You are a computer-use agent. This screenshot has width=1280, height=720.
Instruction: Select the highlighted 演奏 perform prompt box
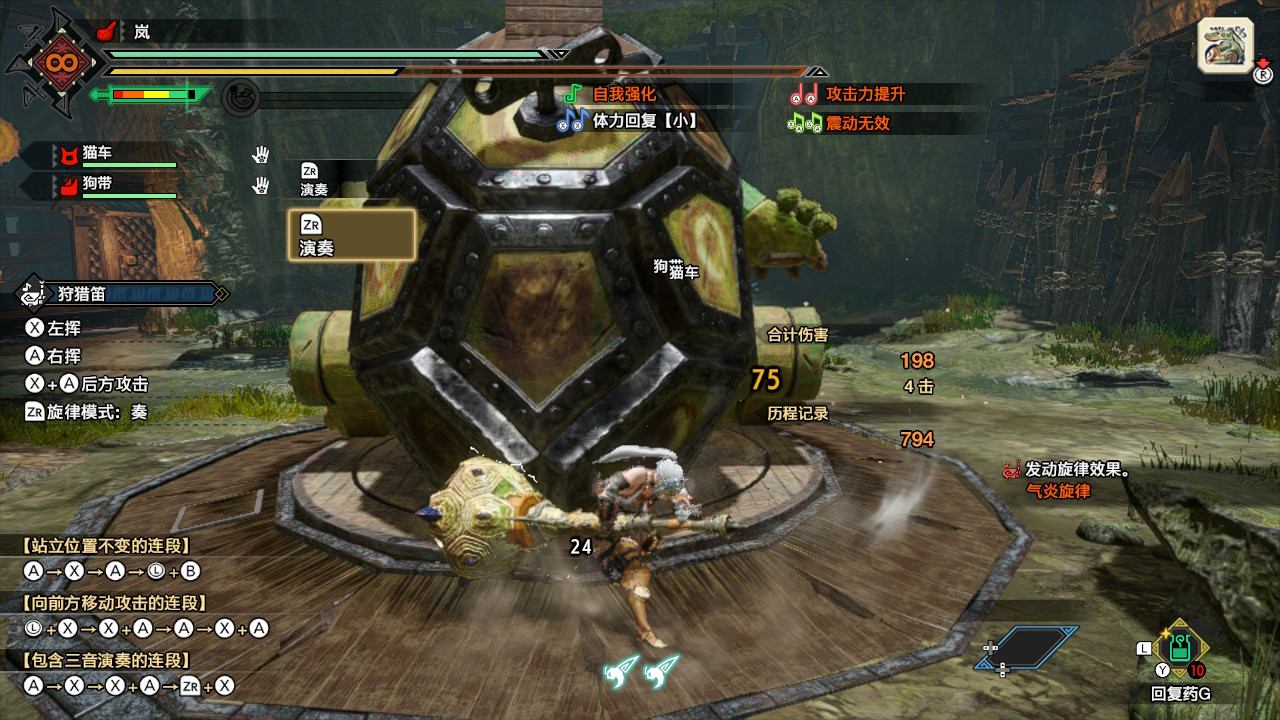tap(351, 235)
